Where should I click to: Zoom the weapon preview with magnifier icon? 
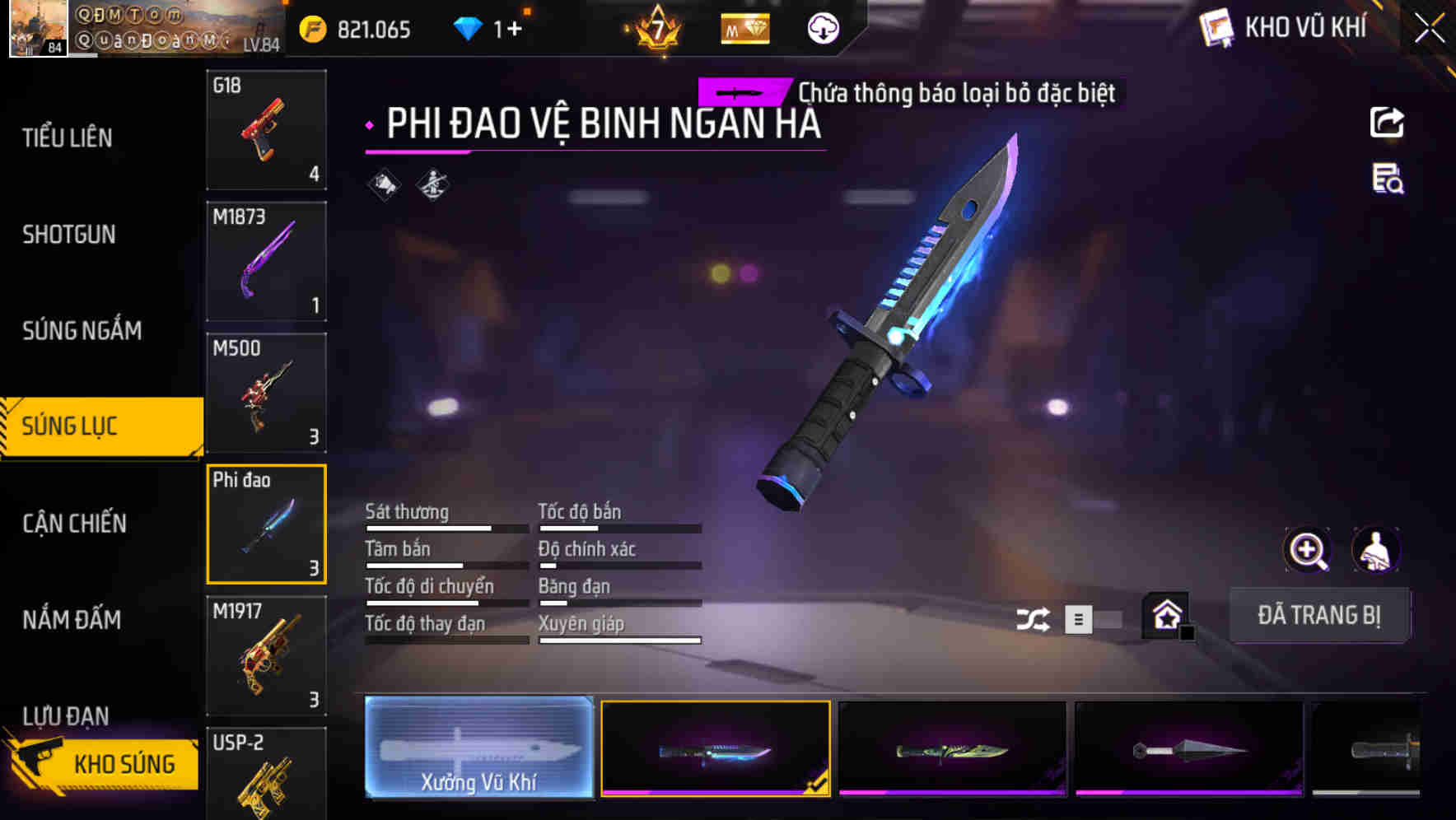tap(1308, 550)
